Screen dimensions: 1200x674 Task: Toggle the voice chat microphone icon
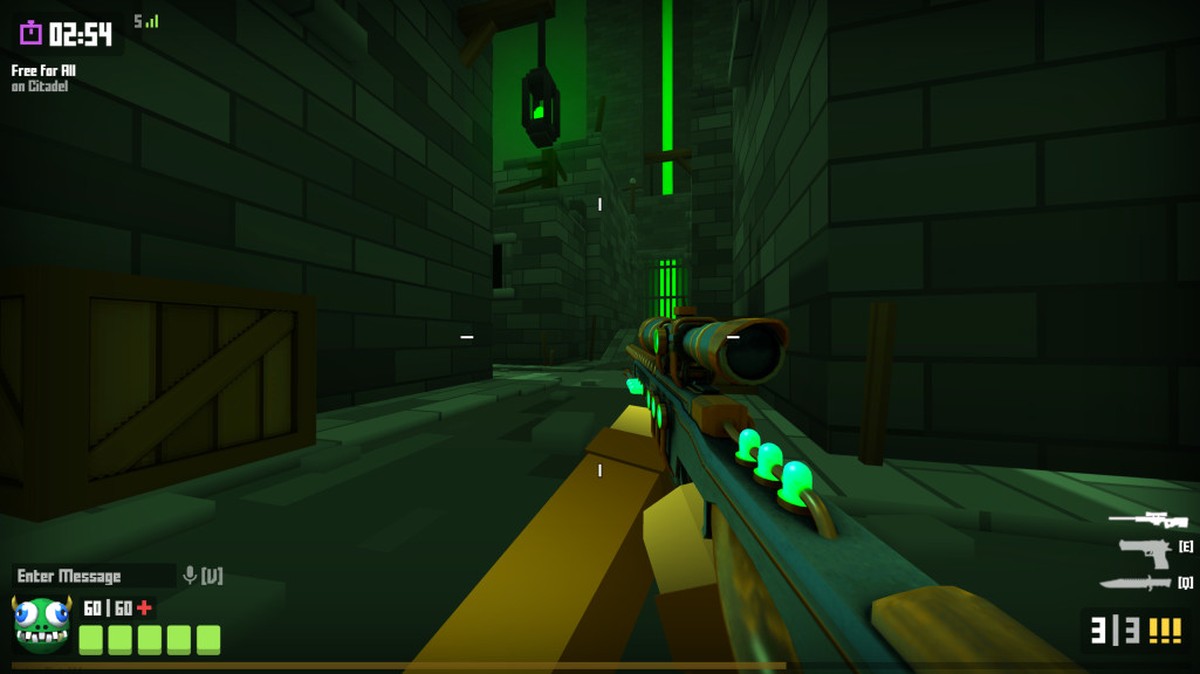tap(189, 576)
